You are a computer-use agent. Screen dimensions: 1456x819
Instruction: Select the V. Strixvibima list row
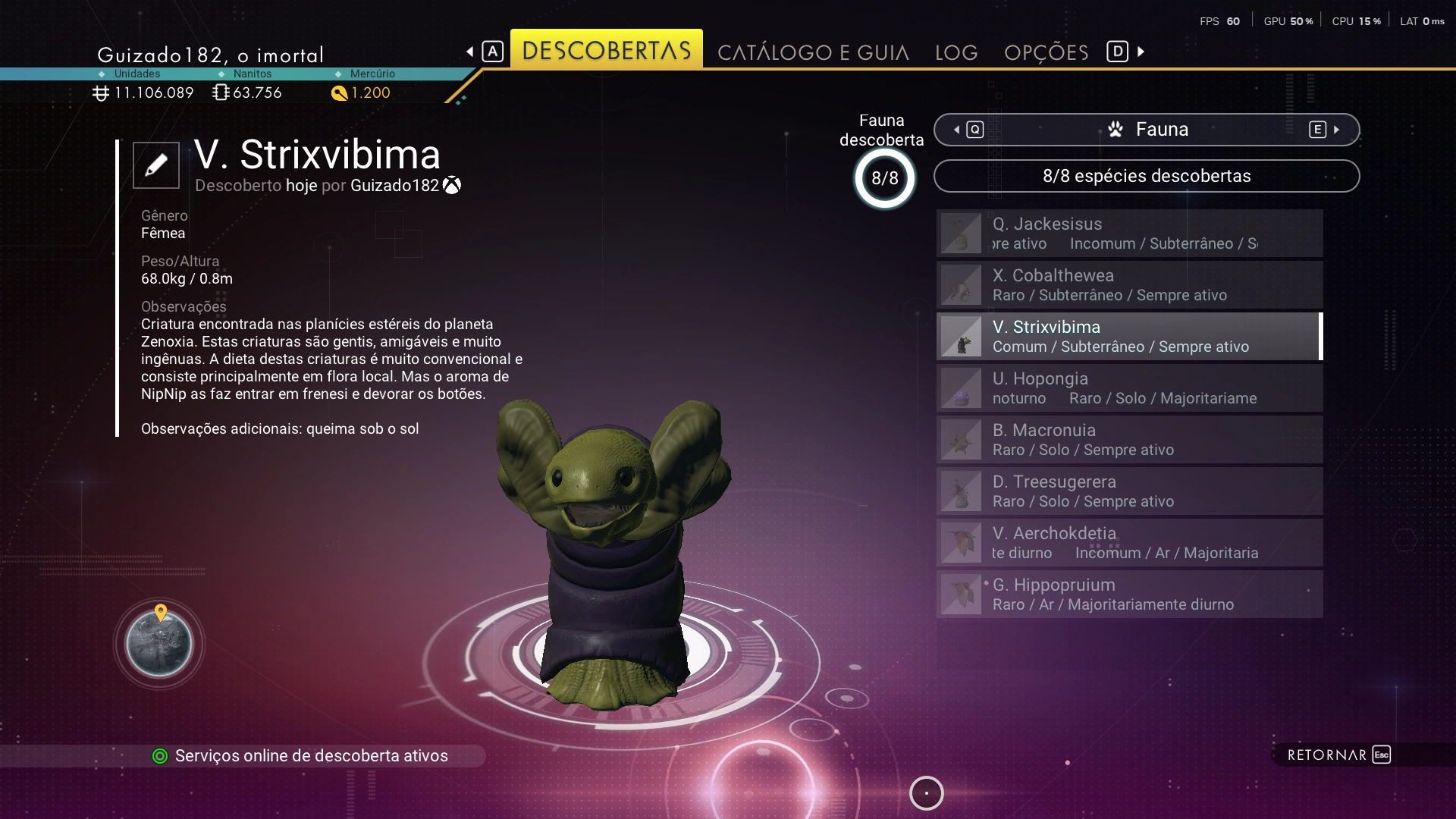[x=1129, y=337]
